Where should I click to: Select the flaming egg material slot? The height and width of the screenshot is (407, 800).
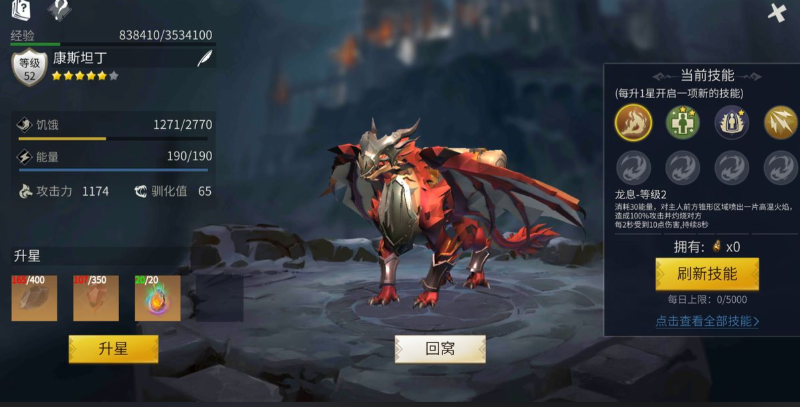click(157, 298)
